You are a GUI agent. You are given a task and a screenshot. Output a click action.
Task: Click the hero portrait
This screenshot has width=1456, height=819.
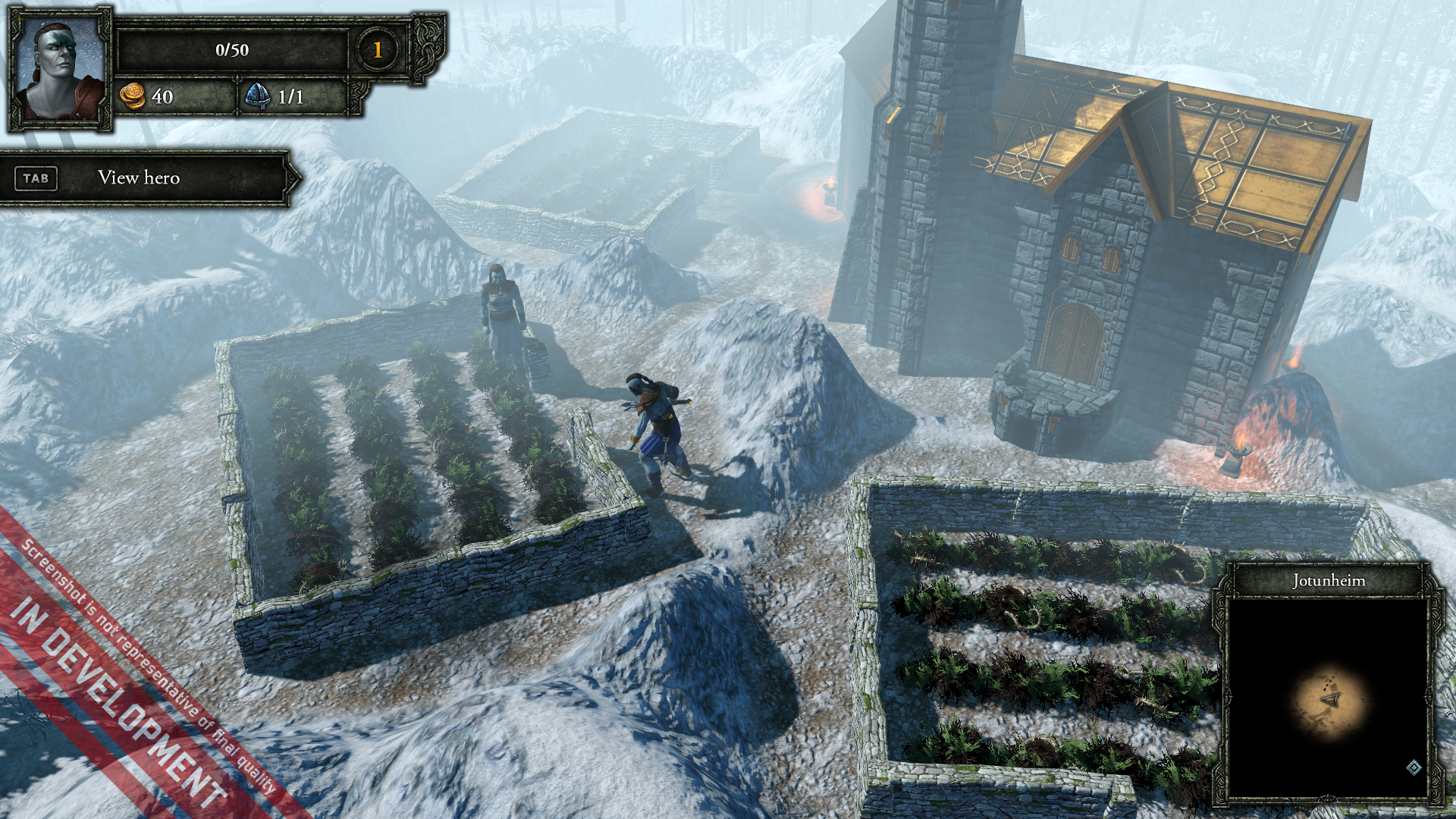click(x=60, y=70)
